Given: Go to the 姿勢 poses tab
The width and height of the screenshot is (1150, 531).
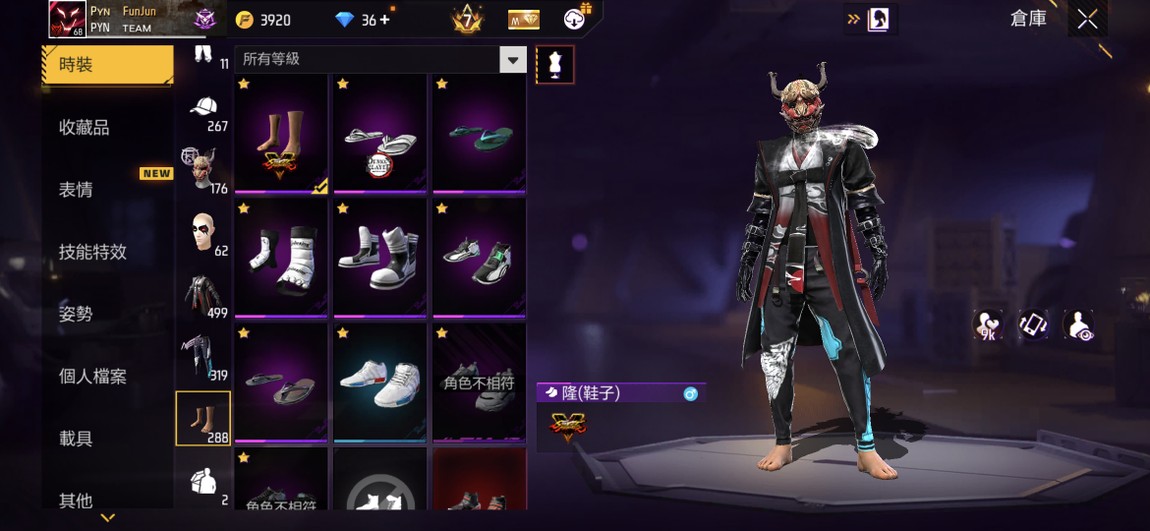Looking at the screenshot, I should pos(76,314).
